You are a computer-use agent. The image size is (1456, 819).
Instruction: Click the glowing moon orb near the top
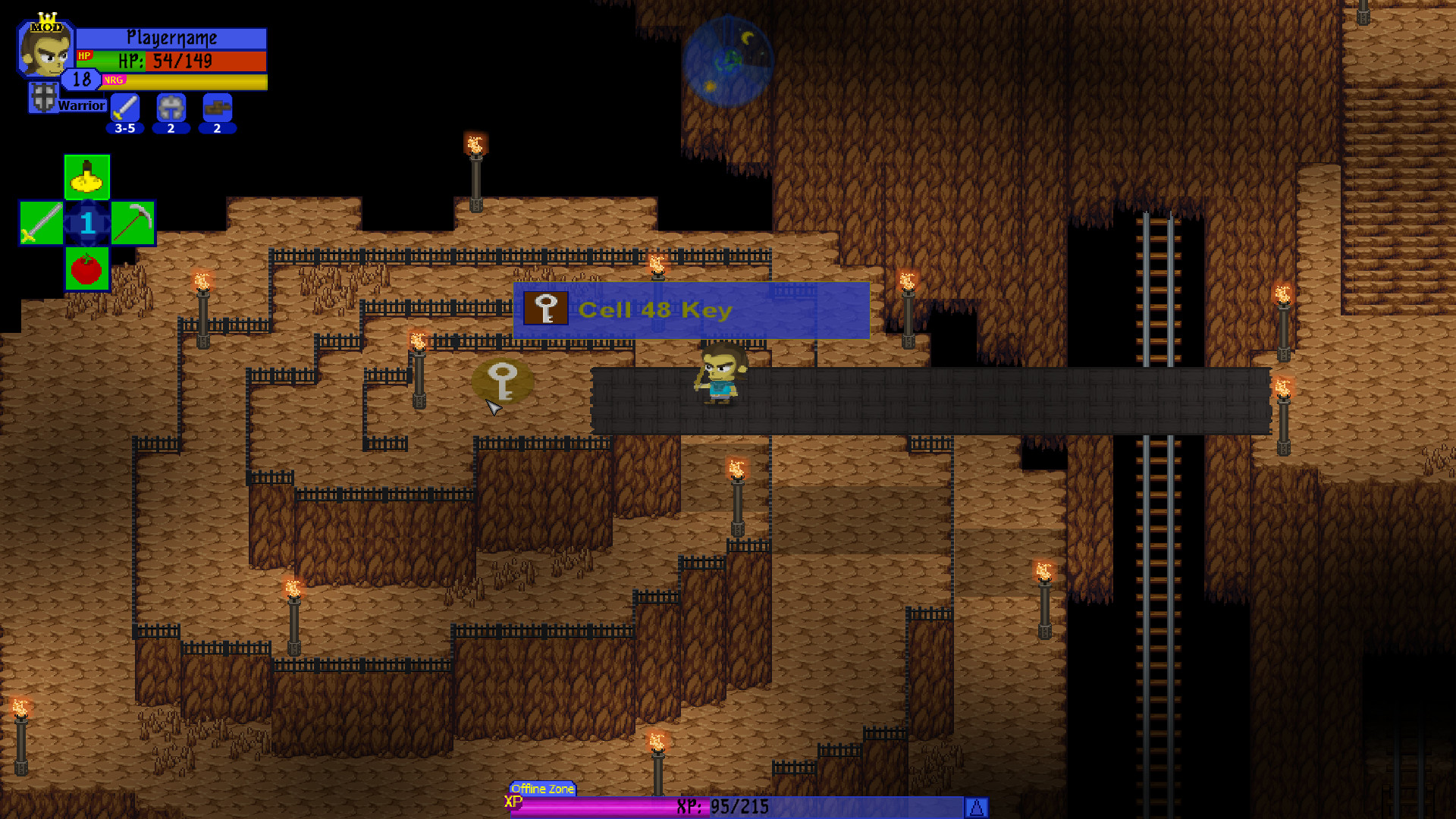[x=730, y=60]
